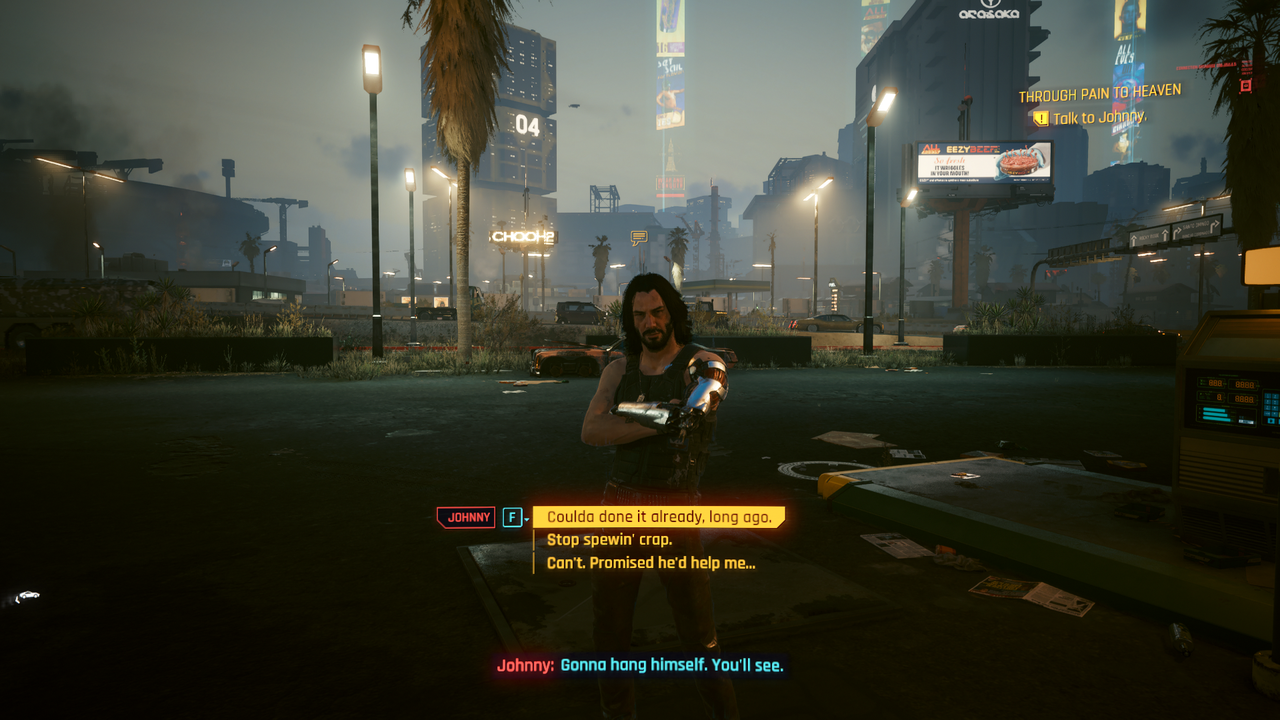Choose the "Stop spewin' crap." reply

click(x=612, y=541)
